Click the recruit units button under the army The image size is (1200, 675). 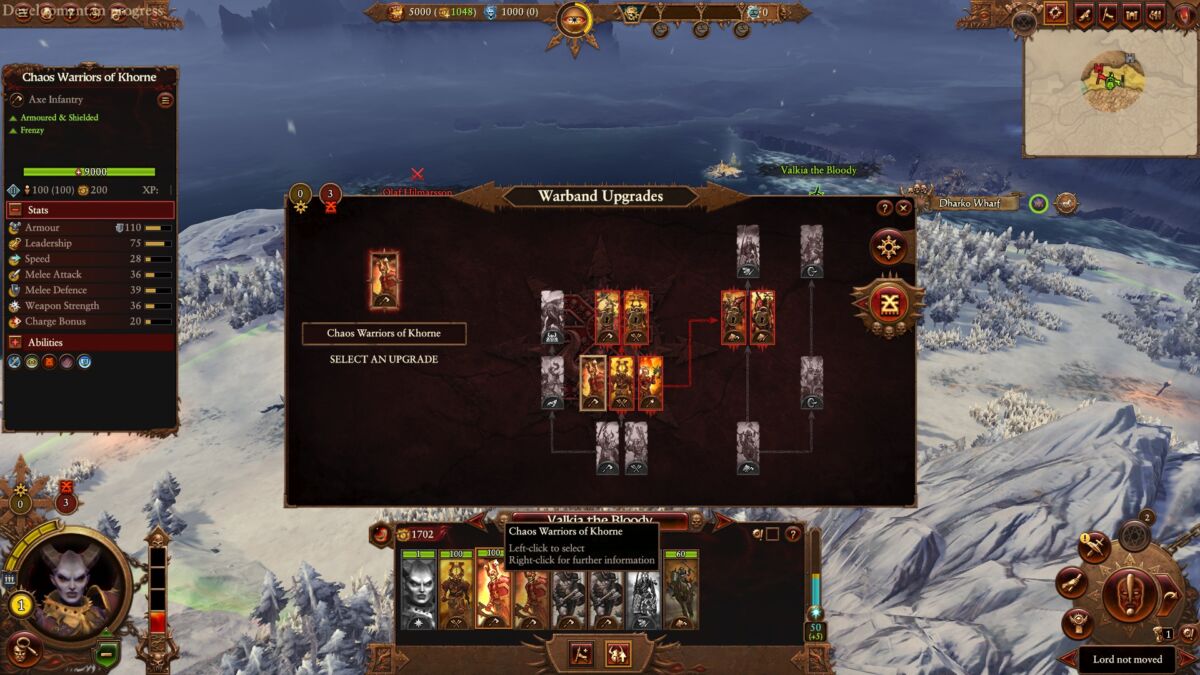coord(582,653)
